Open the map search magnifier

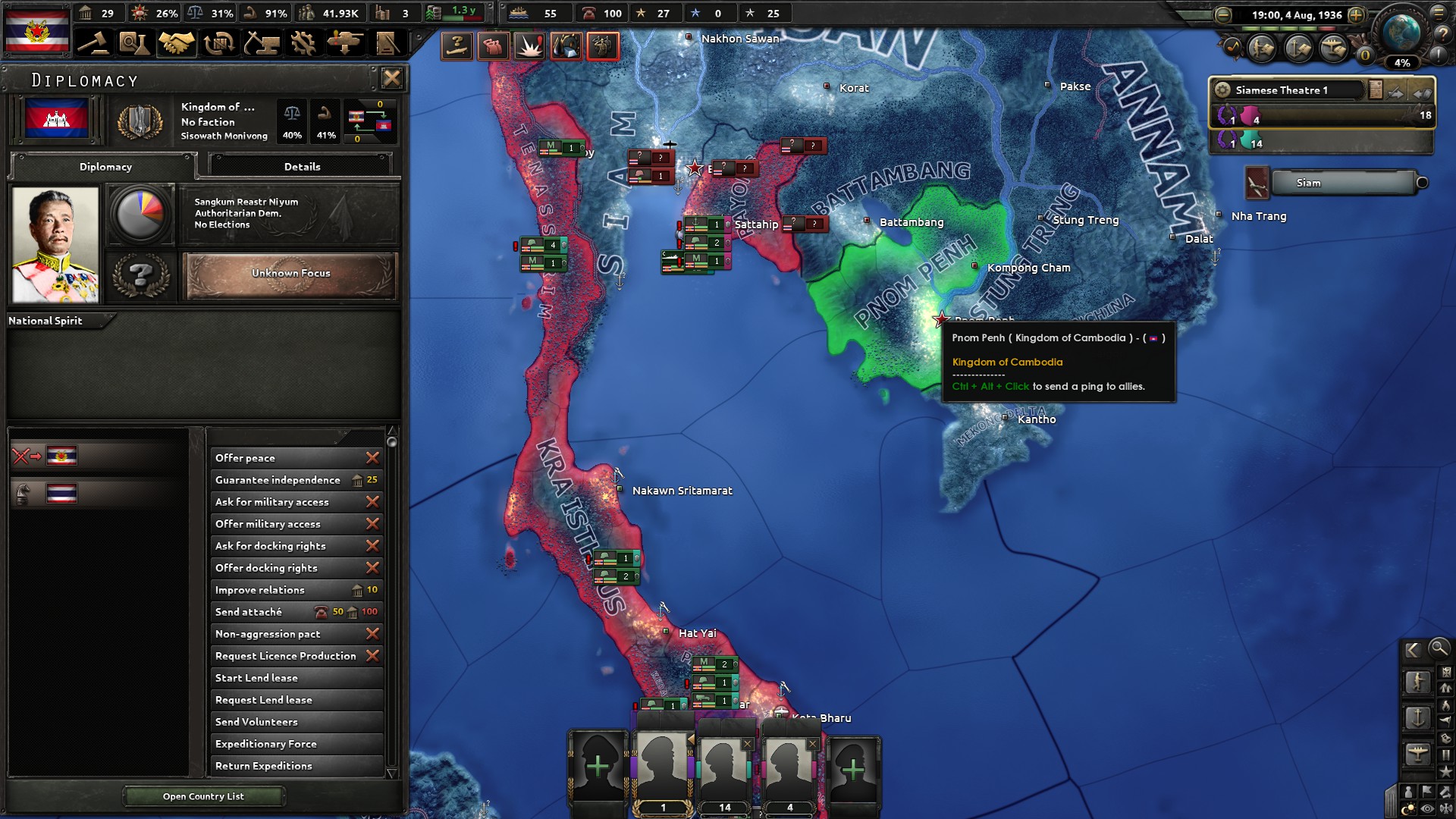pyautogui.click(x=1439, y=650)
